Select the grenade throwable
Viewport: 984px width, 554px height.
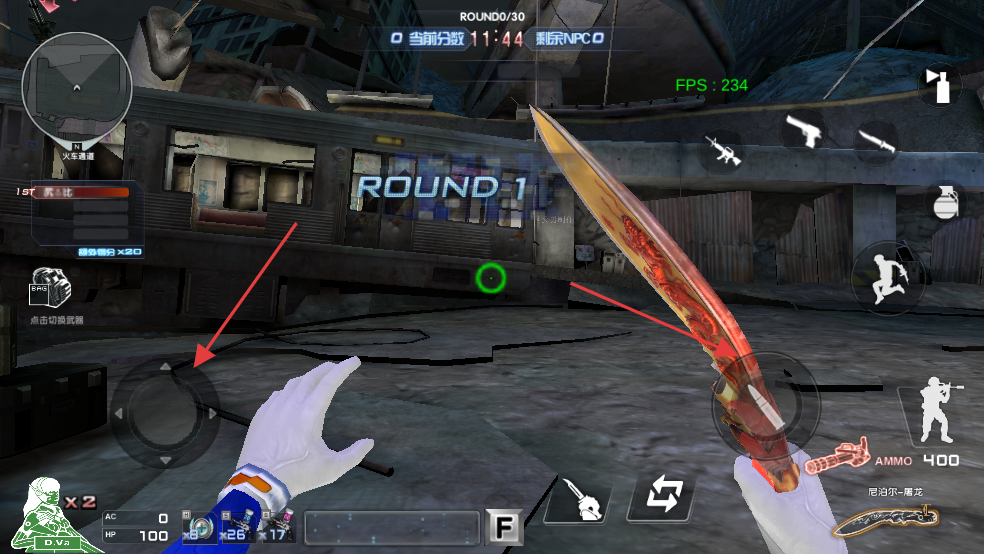tap(943, 200)
